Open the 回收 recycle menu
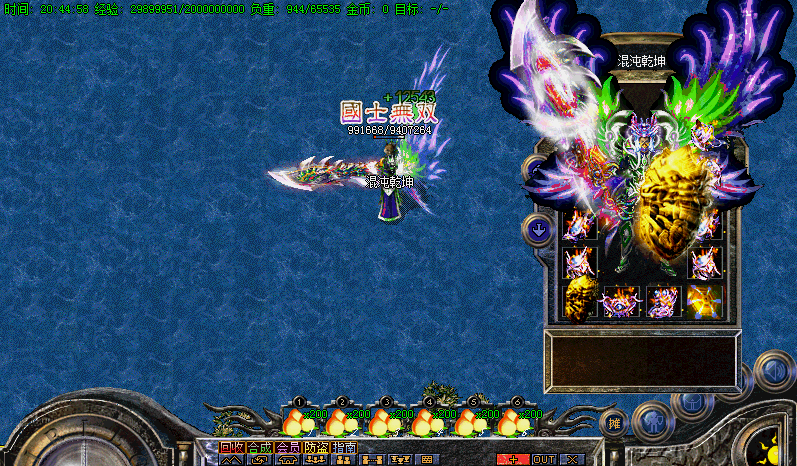Viewport: 797px width, 466px height. click(x=231, y=448)
